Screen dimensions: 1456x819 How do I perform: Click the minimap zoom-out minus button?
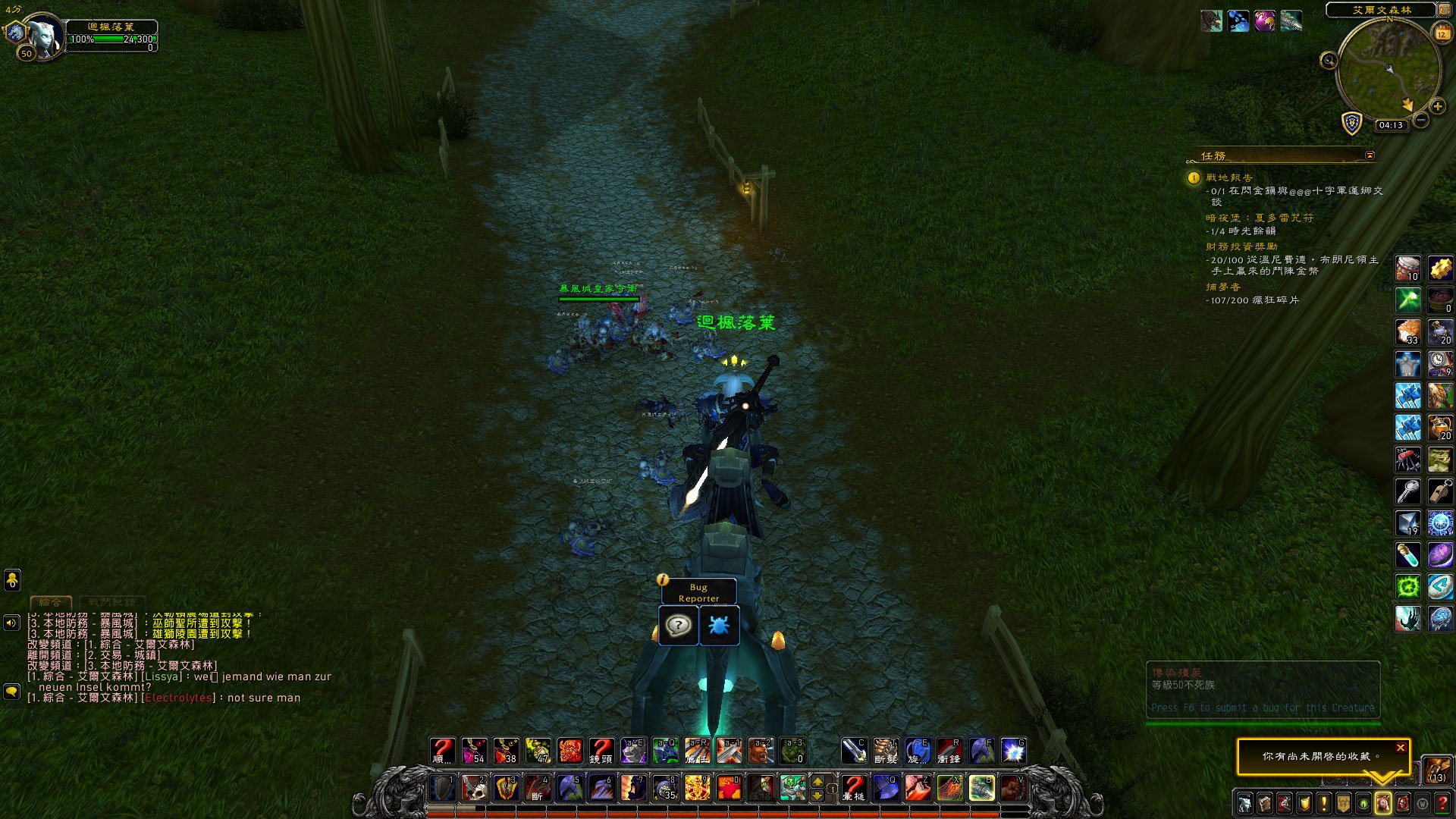[1421, 120]
